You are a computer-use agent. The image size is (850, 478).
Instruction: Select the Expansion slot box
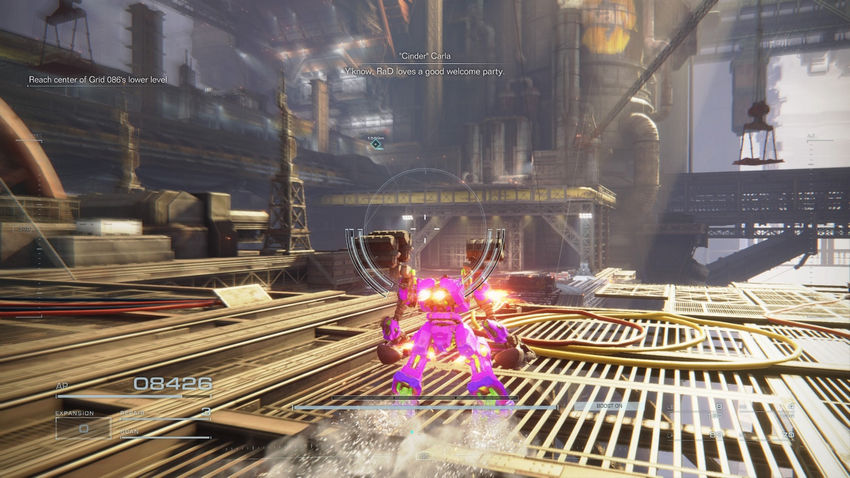coord(83,428)
